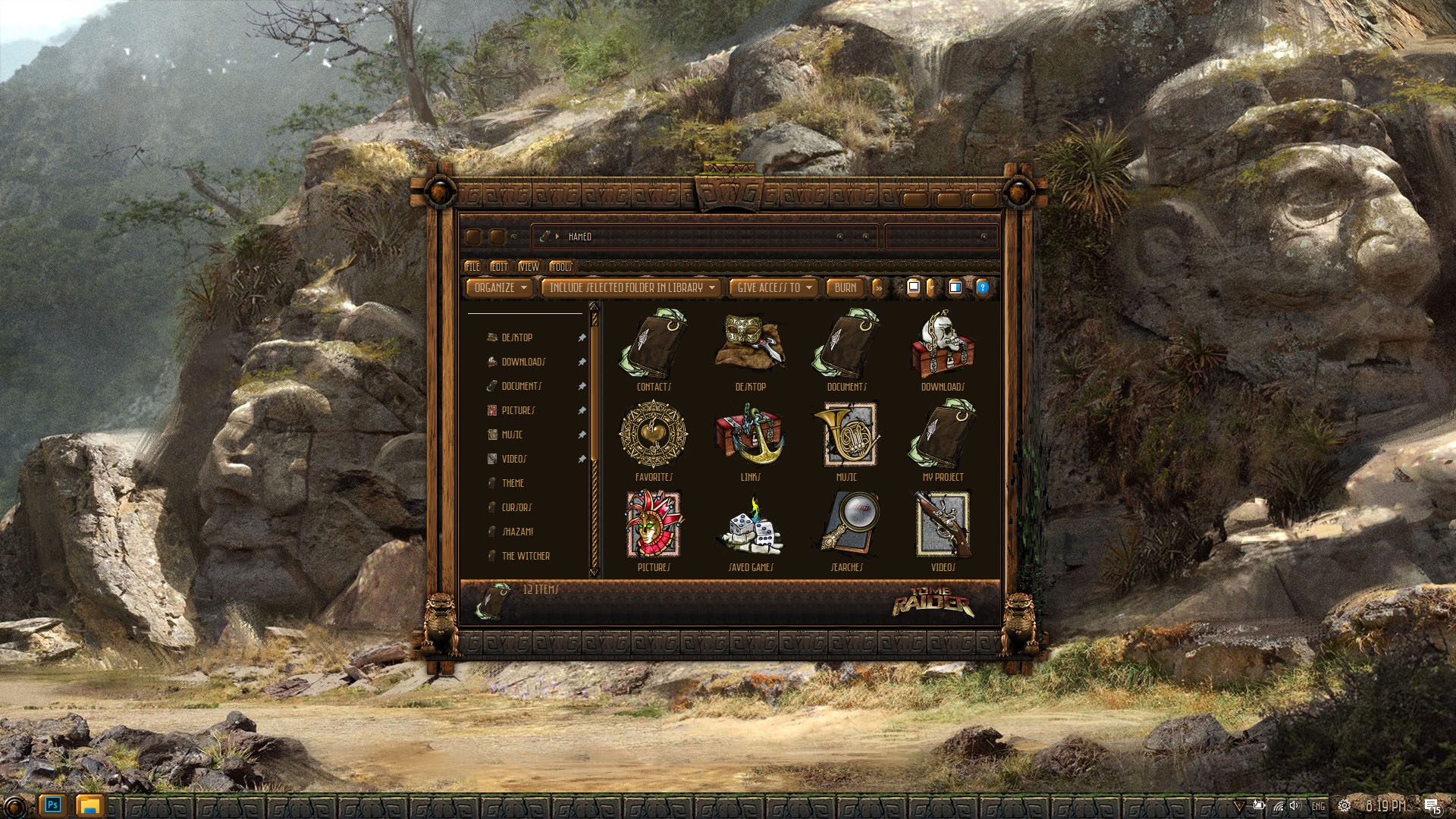Click the Burn toolbar button
The height and width of the screenshot is (819, 1456).
(x=845, y=288)
